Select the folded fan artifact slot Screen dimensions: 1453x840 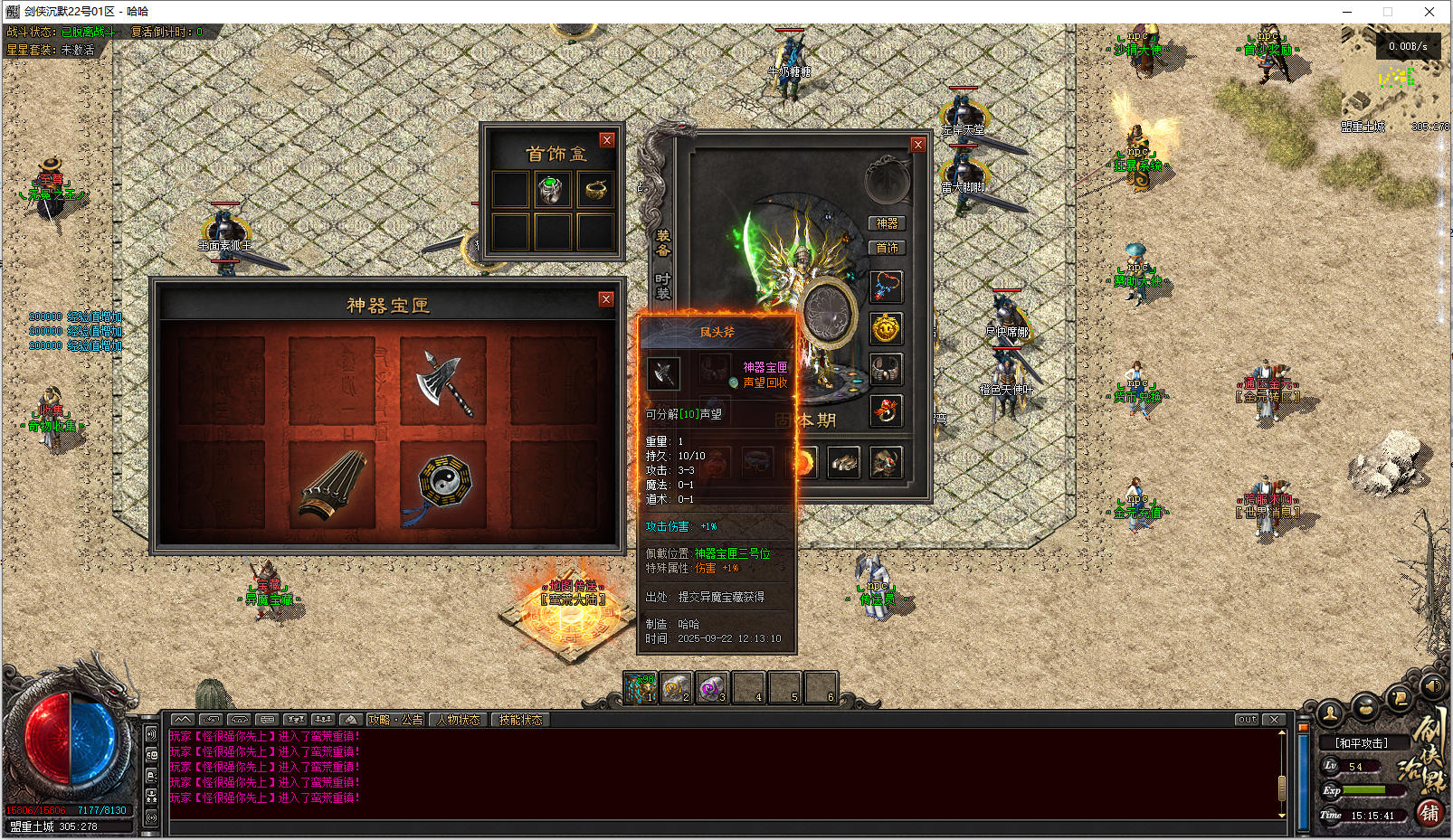pos(332,486)
